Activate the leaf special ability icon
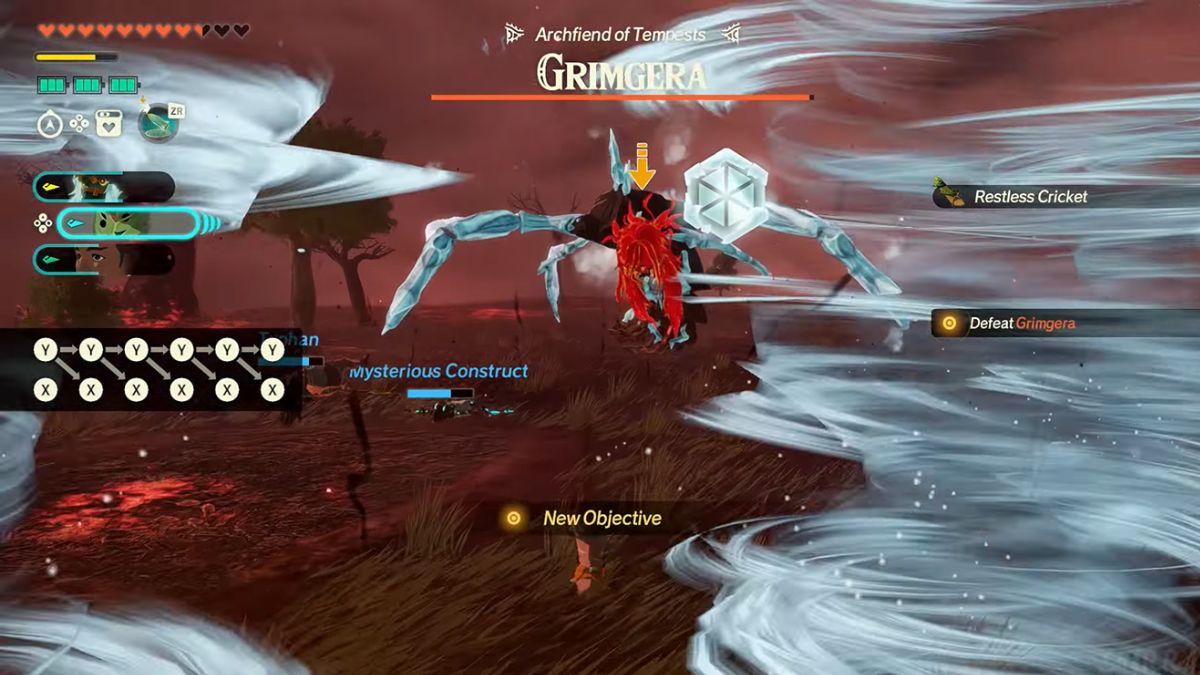Image resolution: width=1200 pixels, height=675 pixels. click(157, 123)
